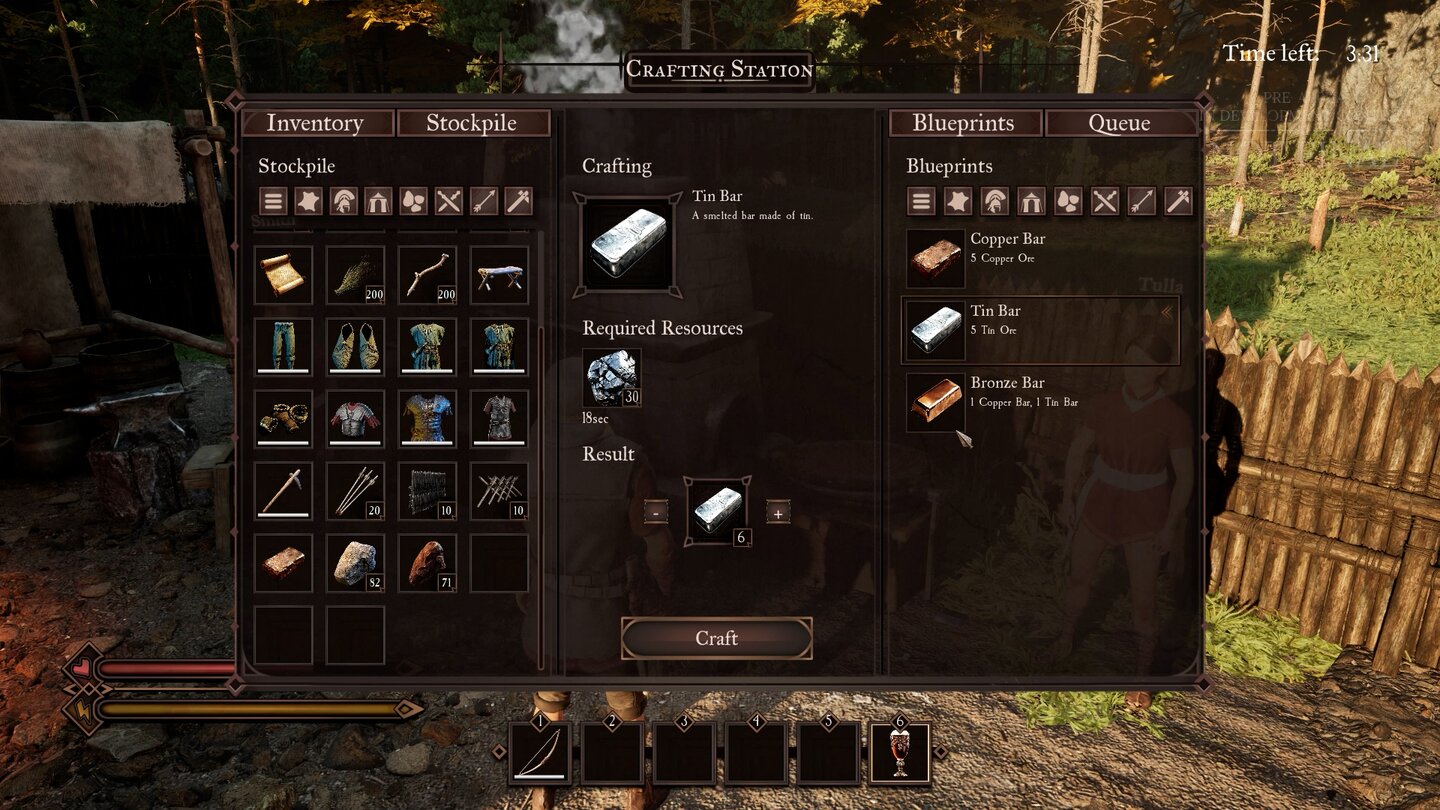Select the arrows stack of 20
The width and height of the screenshot is (1440, 810).
(x=355, y=491)
